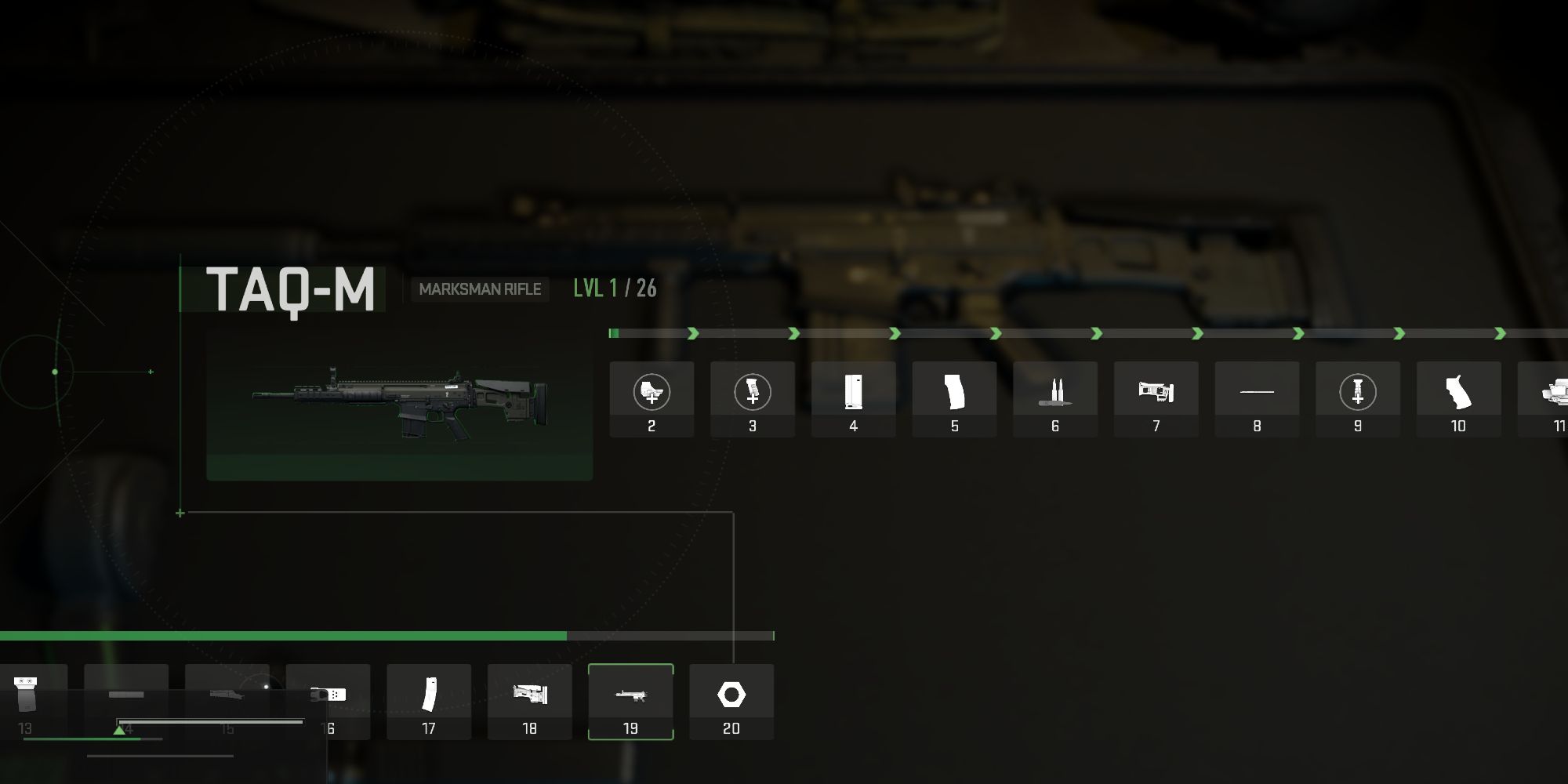Viewport: 1568px width, 784px height.
Task: Select the foregrip unlock at level 13
Action: (27, 694)
